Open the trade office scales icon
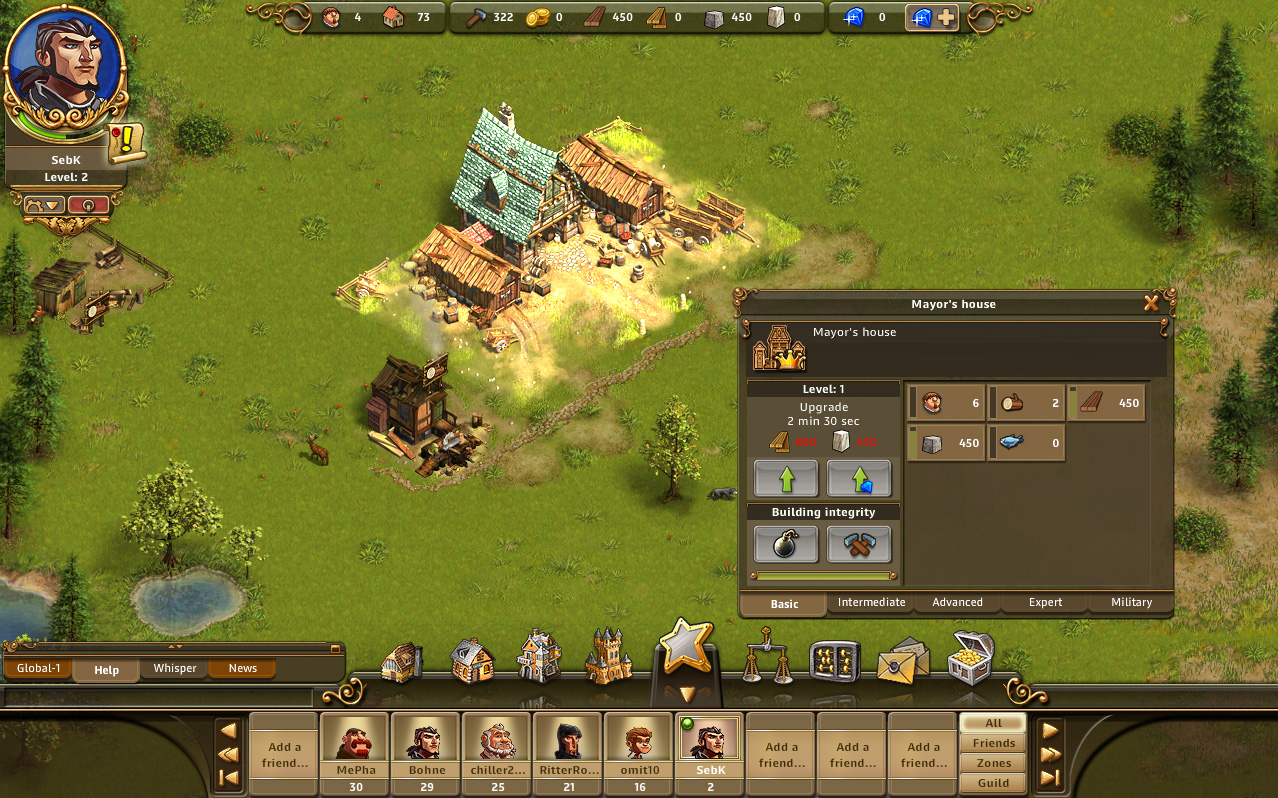Image resolution: width=1278 pixels, height=798 pixels. (x=767, y=658)
